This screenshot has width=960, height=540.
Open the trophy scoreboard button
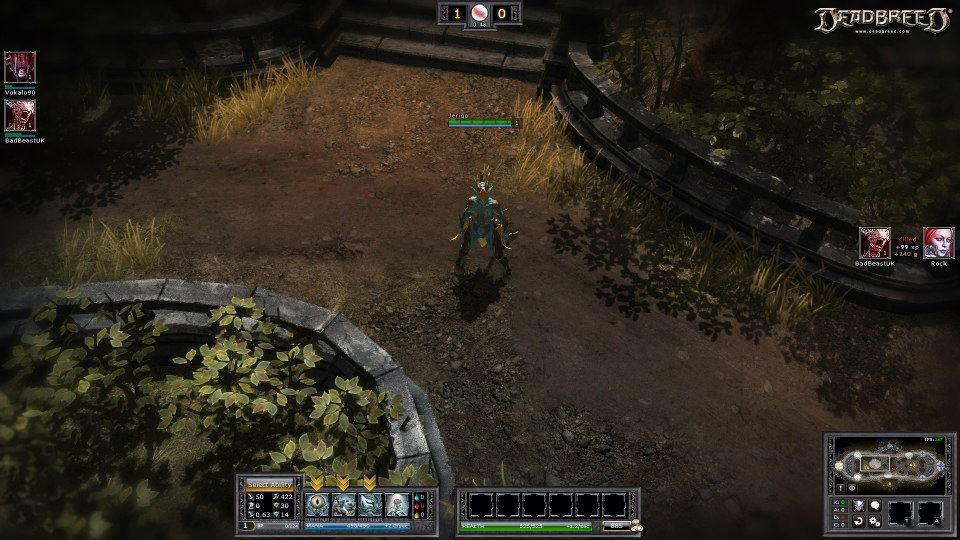point(858,506)
